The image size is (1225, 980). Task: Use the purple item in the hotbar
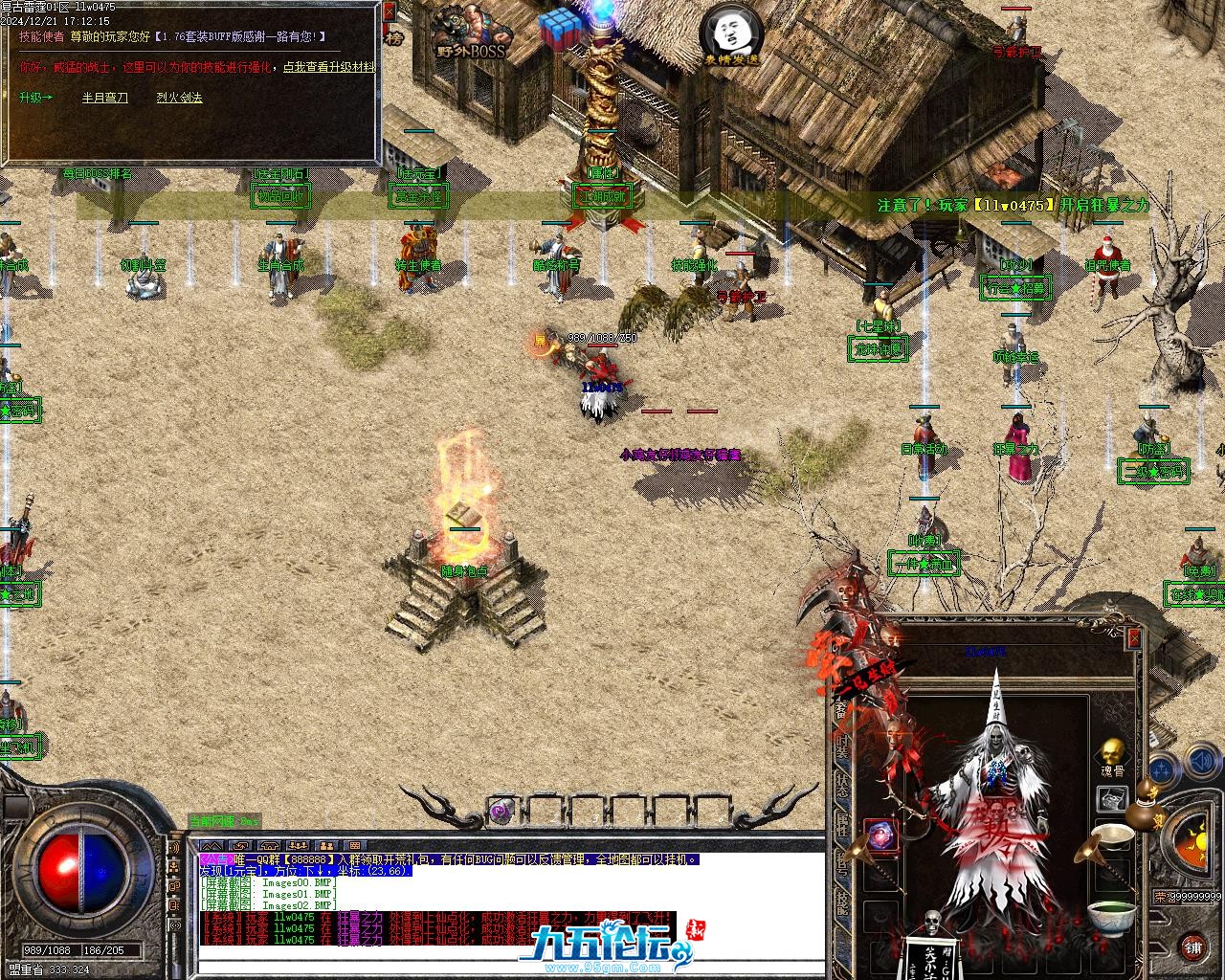point(500,813)
